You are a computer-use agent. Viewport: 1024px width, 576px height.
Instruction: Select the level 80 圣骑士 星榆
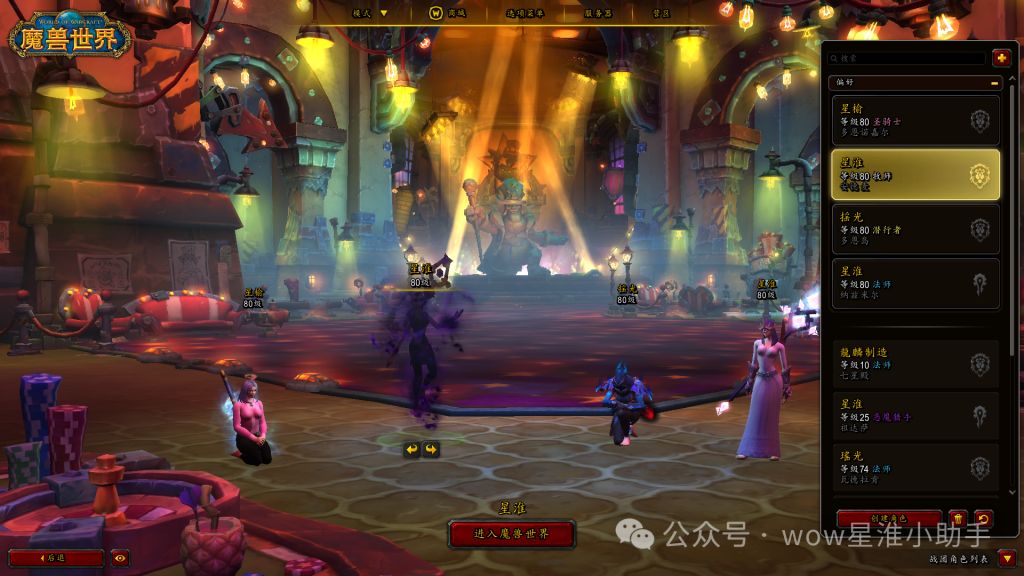point(915,120)
